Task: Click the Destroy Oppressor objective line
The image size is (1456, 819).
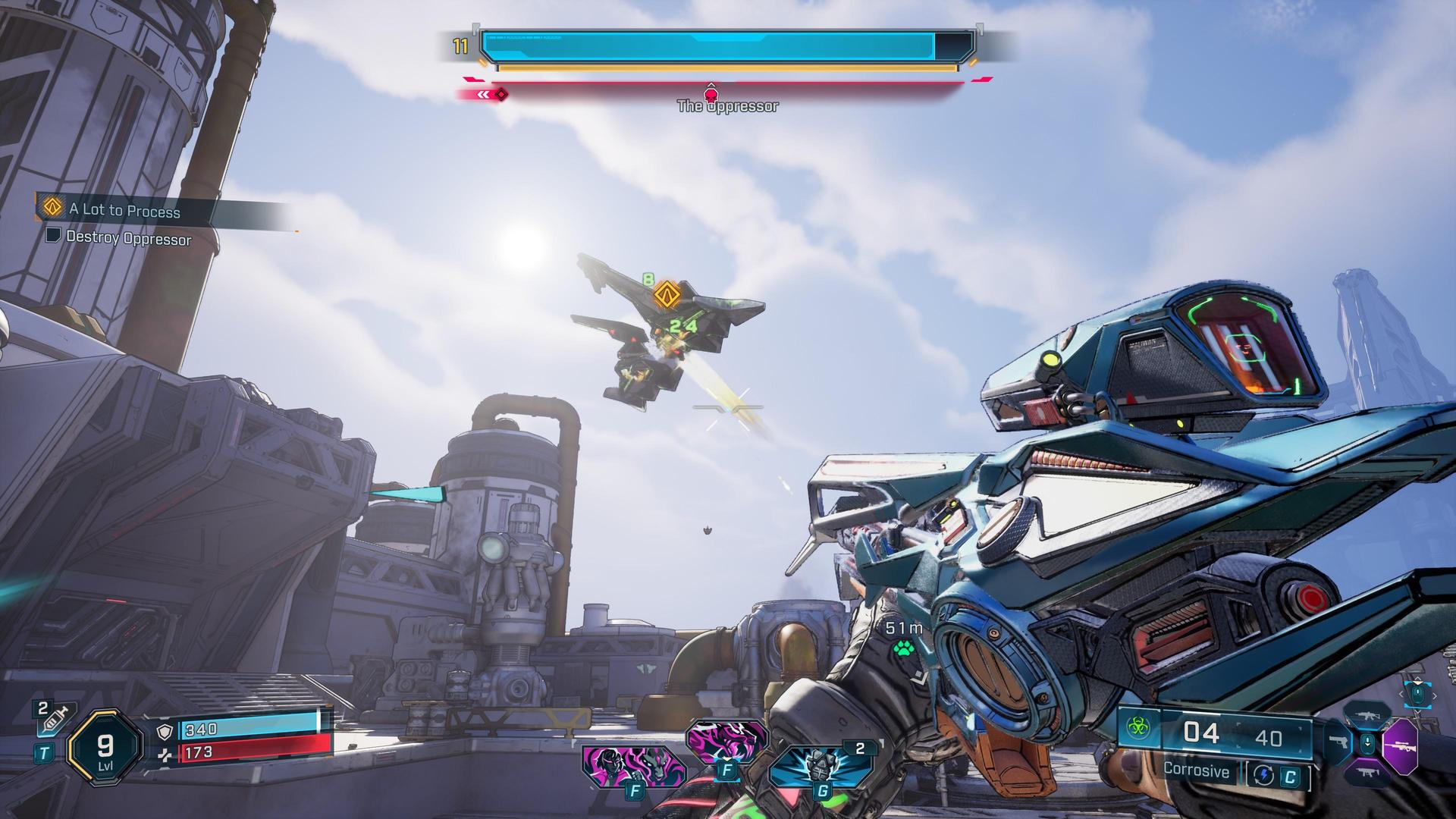Action: [127, 238]
